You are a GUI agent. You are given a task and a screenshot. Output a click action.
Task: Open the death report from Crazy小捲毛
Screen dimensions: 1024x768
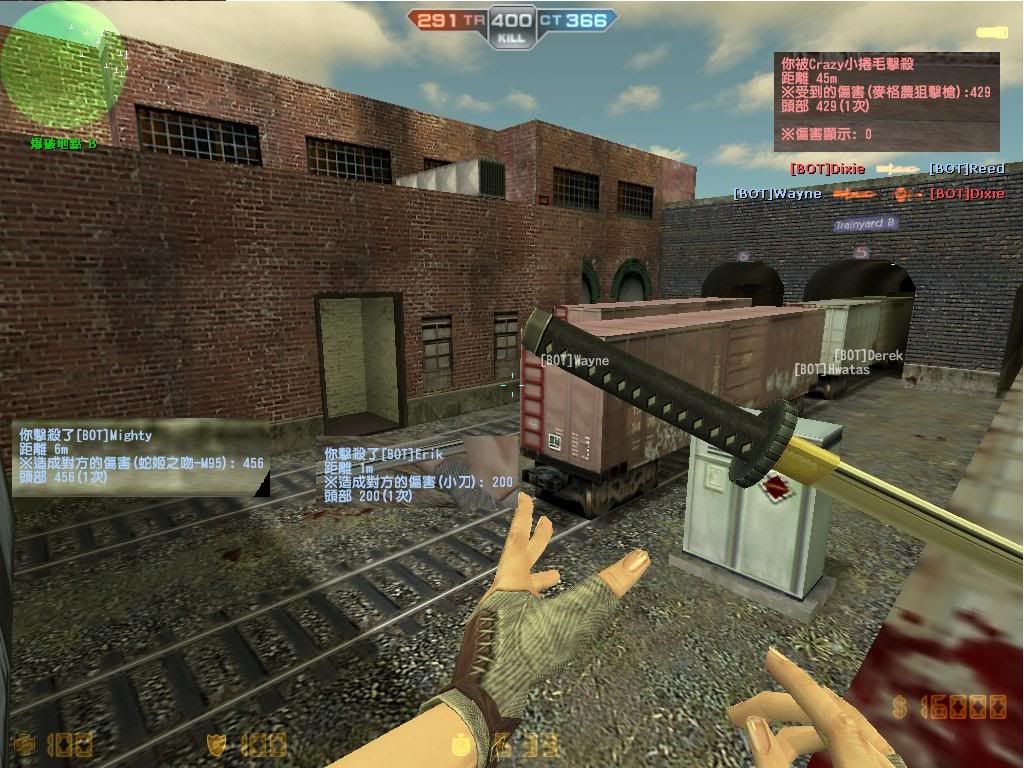coord(887,100)
